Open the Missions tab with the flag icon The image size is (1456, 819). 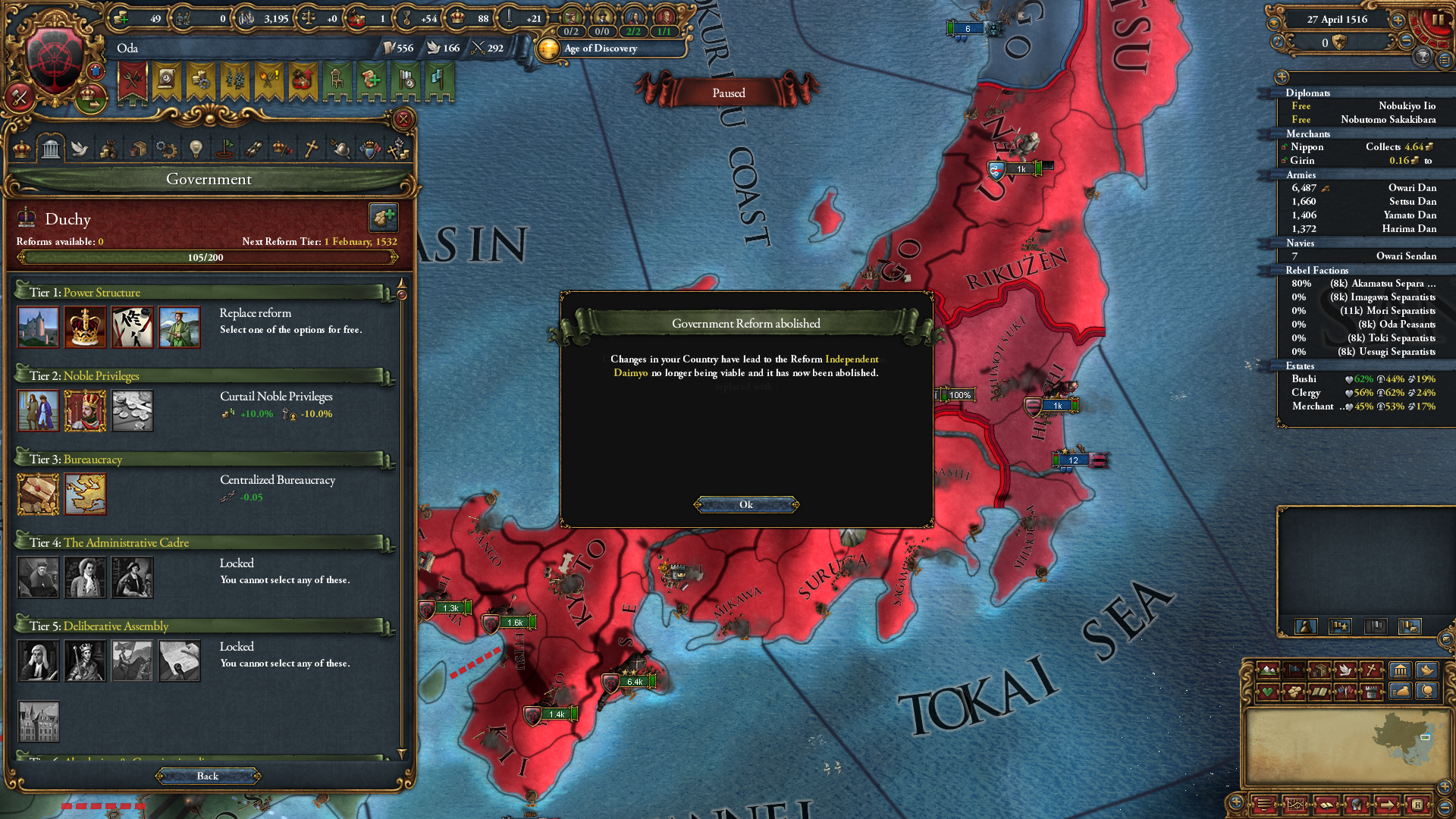coord(225,149)
